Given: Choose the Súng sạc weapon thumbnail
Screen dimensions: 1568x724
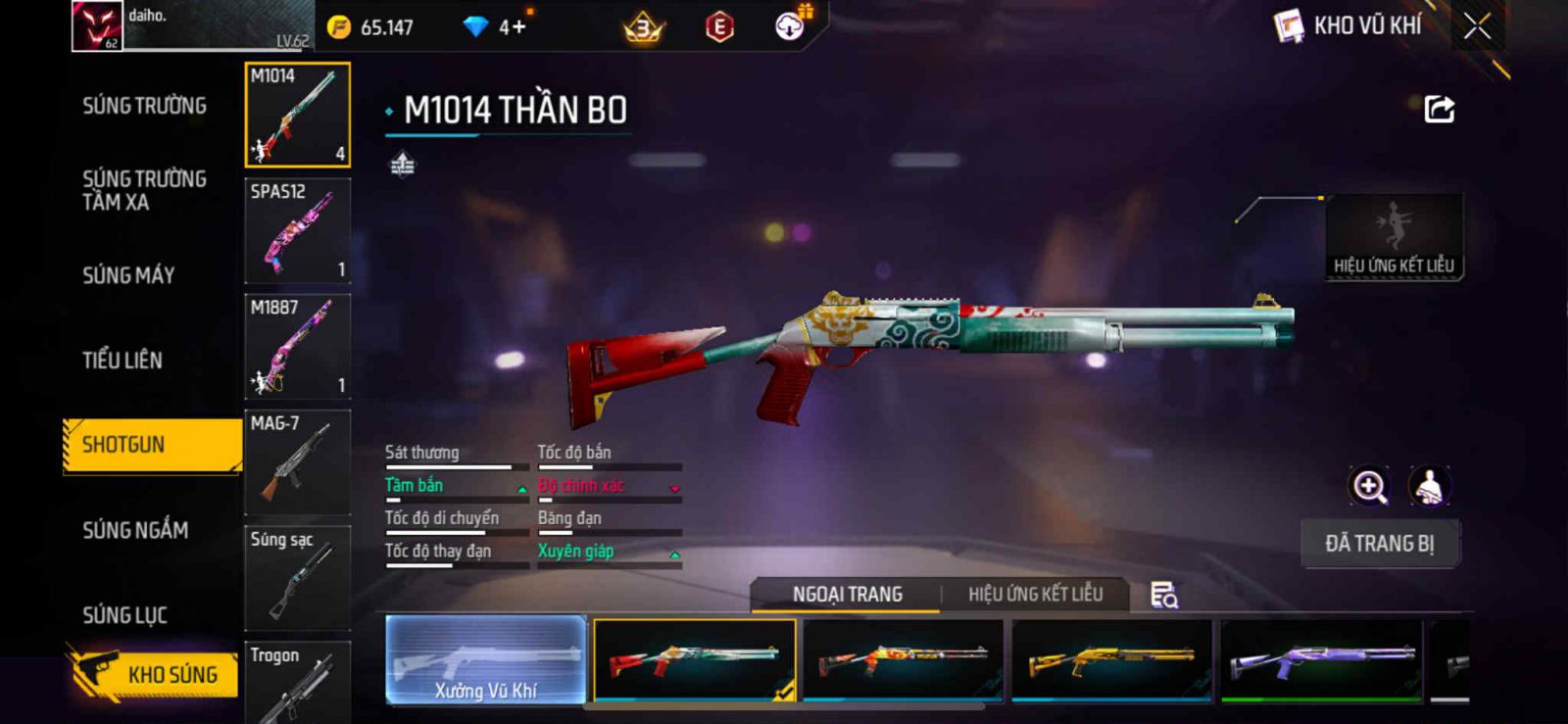Looking at the screenshot, I should tap(297, 578).
